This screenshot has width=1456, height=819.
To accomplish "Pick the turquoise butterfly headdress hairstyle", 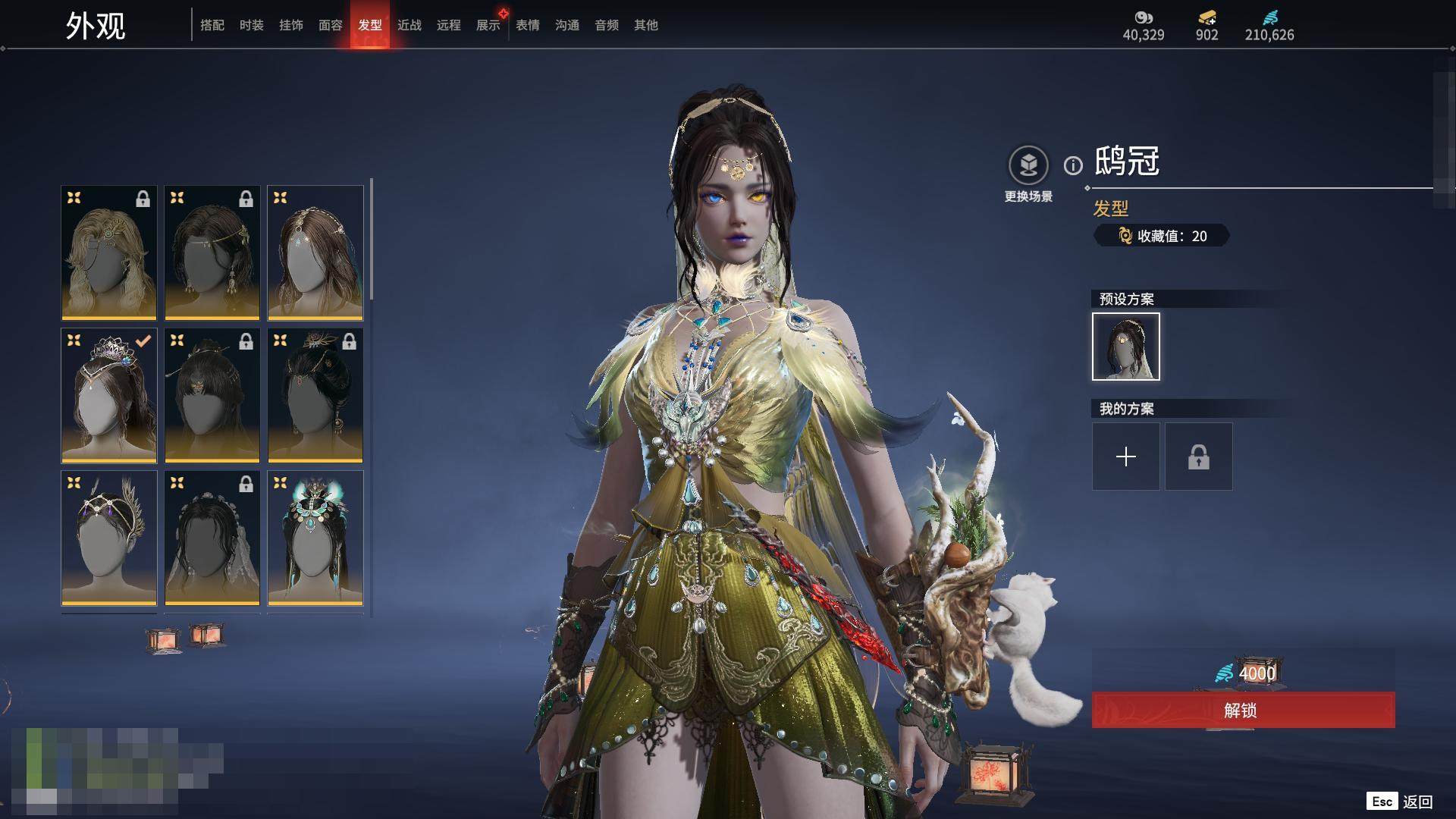I will click(315, 538).
